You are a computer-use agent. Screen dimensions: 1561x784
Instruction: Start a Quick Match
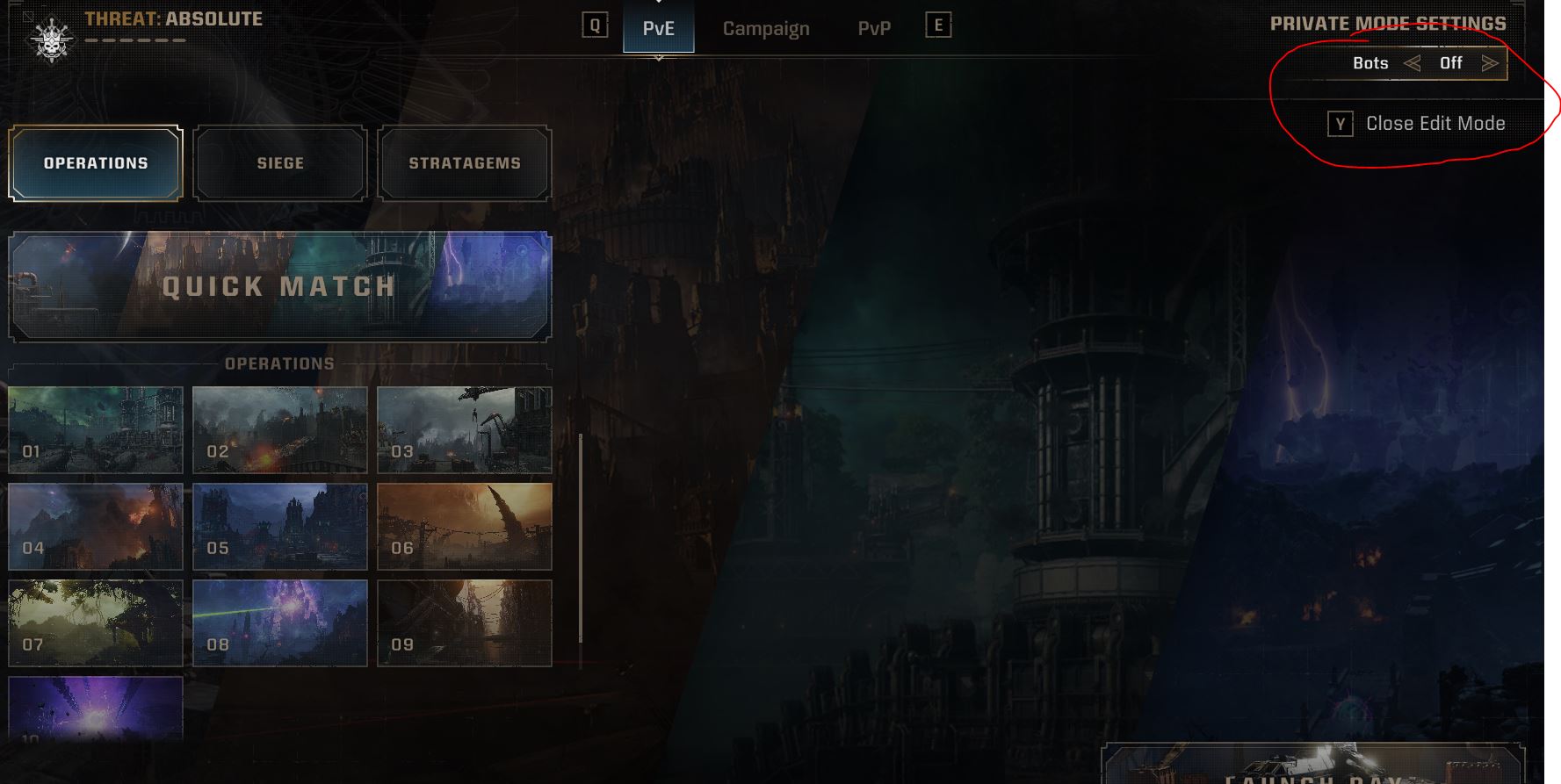click(x=278, y=286)
